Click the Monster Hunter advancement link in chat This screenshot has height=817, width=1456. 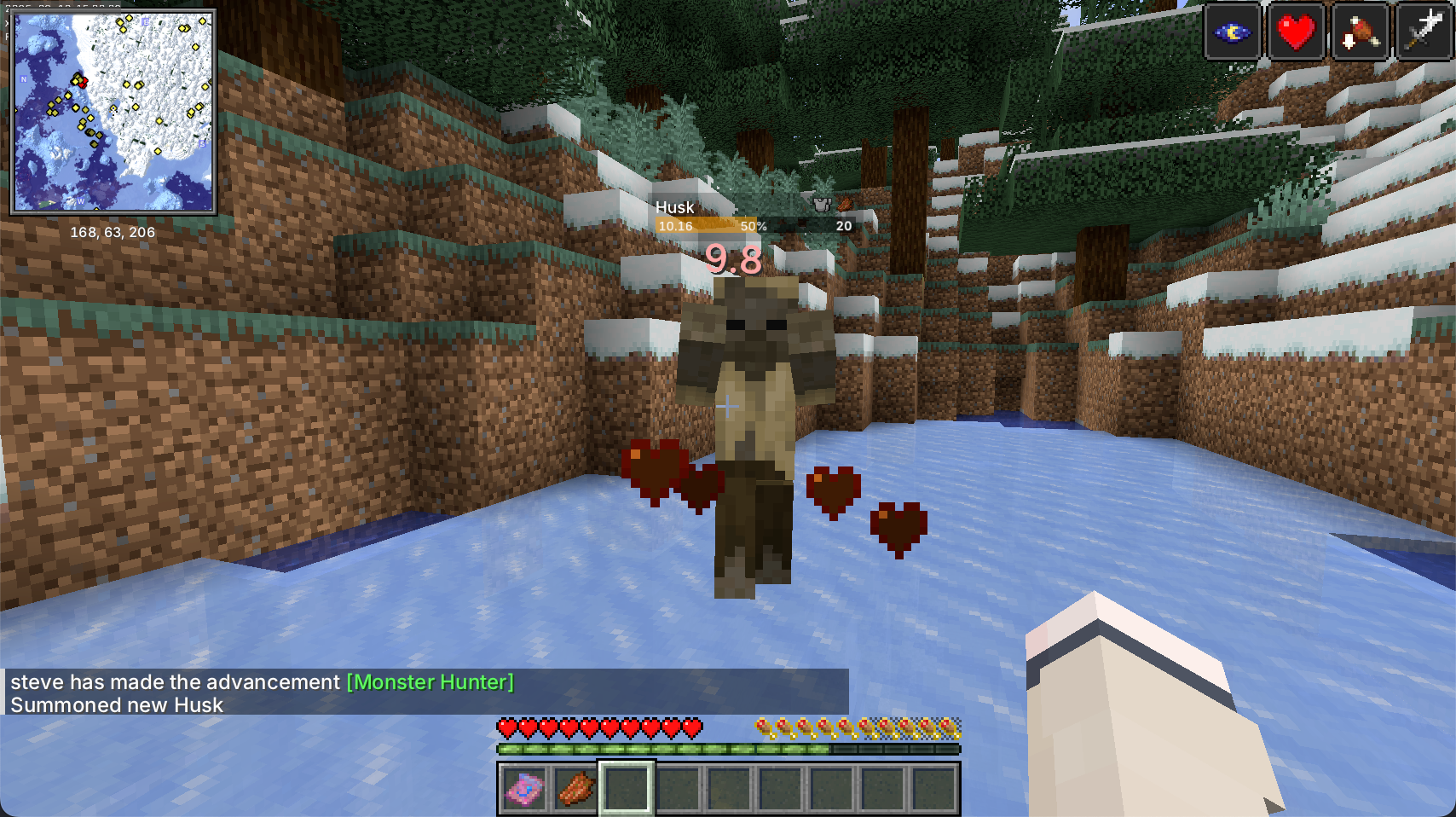point(430,682)
